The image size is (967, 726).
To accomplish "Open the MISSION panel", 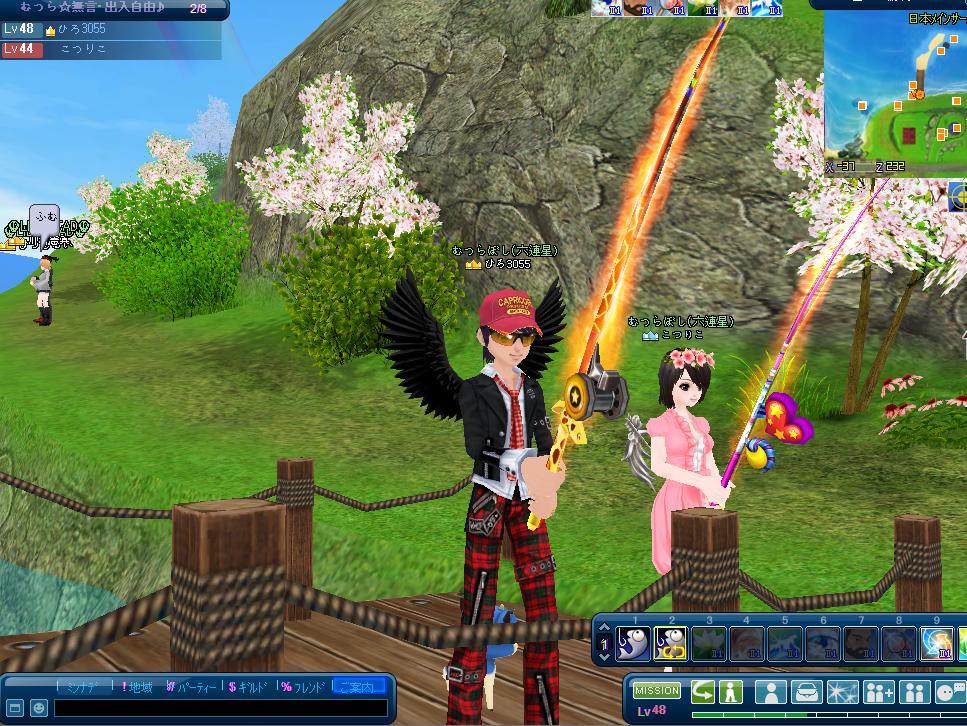I will (x=657, y=691).
